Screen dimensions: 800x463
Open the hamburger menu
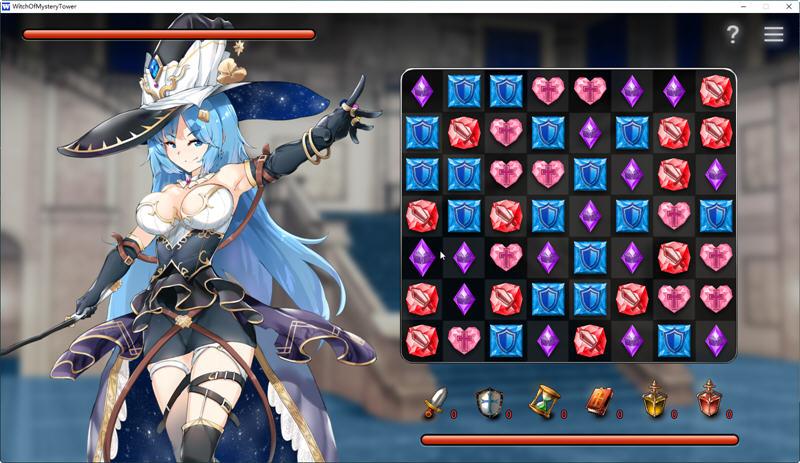click(x=773, y=34)
